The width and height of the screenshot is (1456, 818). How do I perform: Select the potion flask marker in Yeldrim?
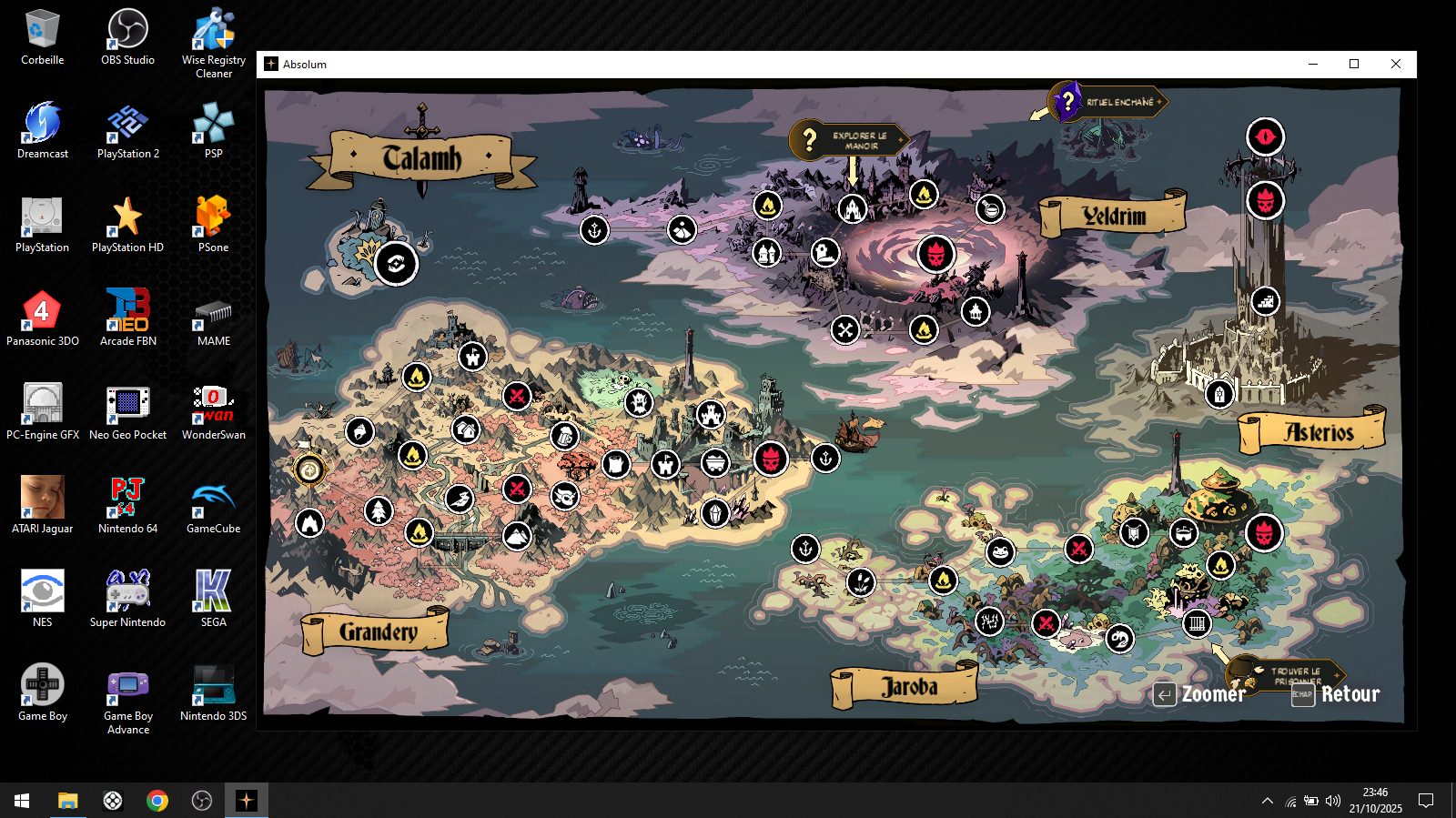click(x=990, y=209)
